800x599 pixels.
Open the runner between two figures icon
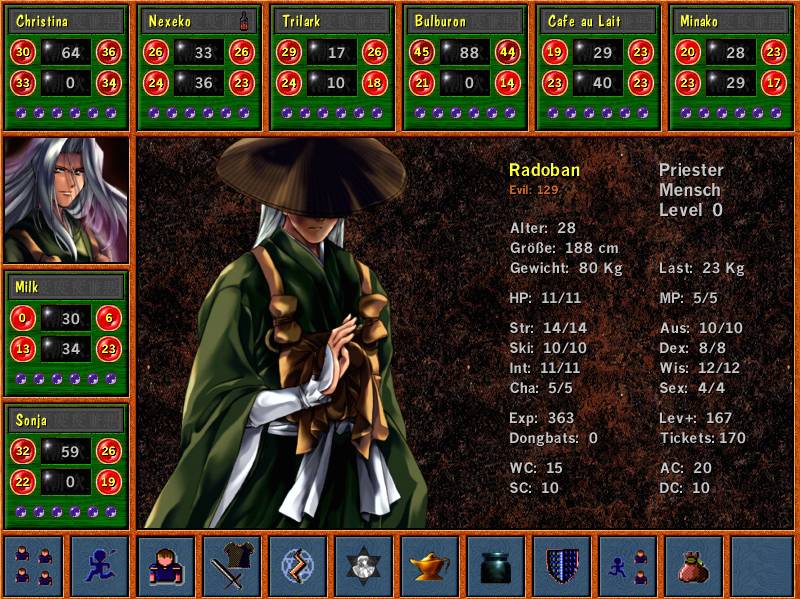tap(628, 566)
